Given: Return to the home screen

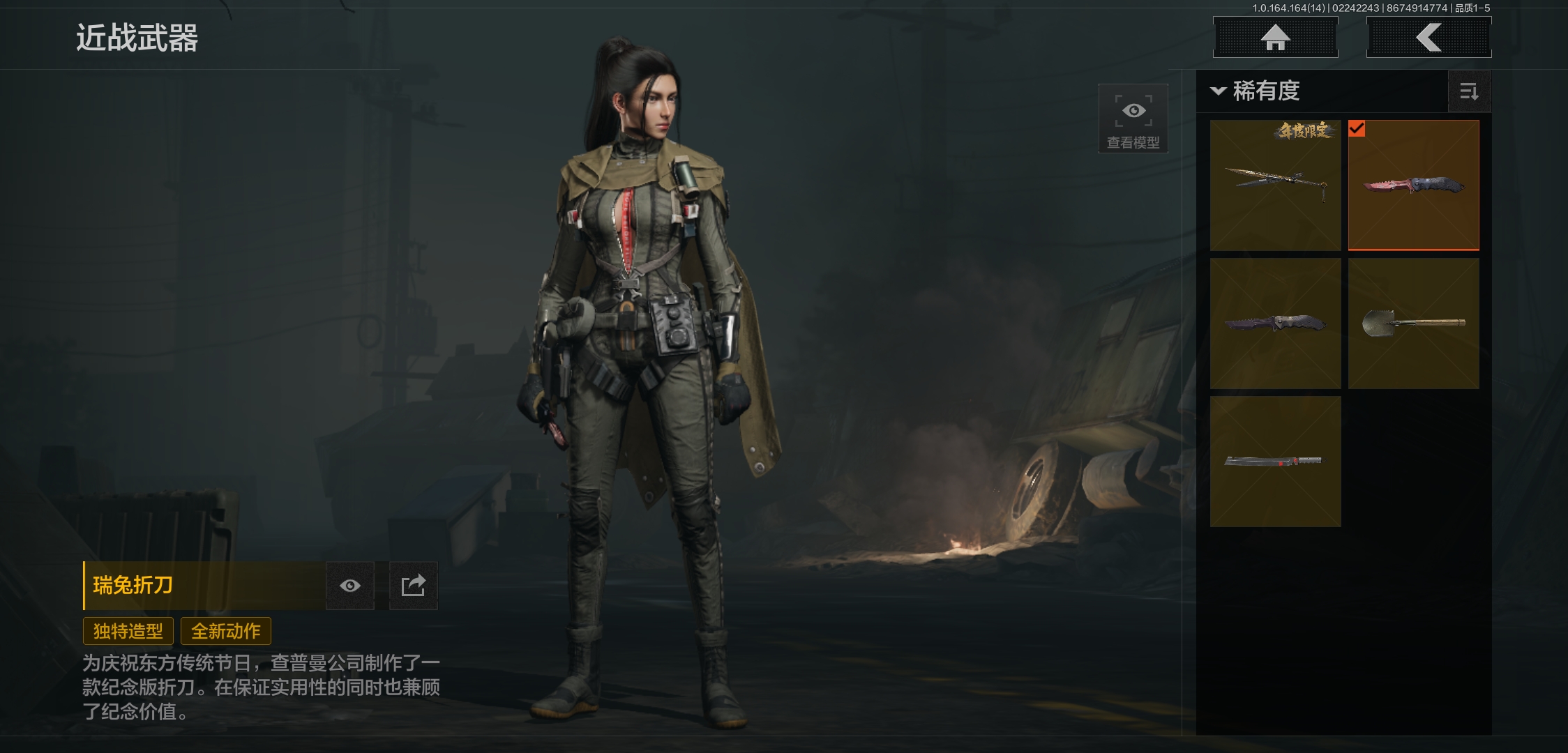Looking at the screenshot, I should 1275,37.
